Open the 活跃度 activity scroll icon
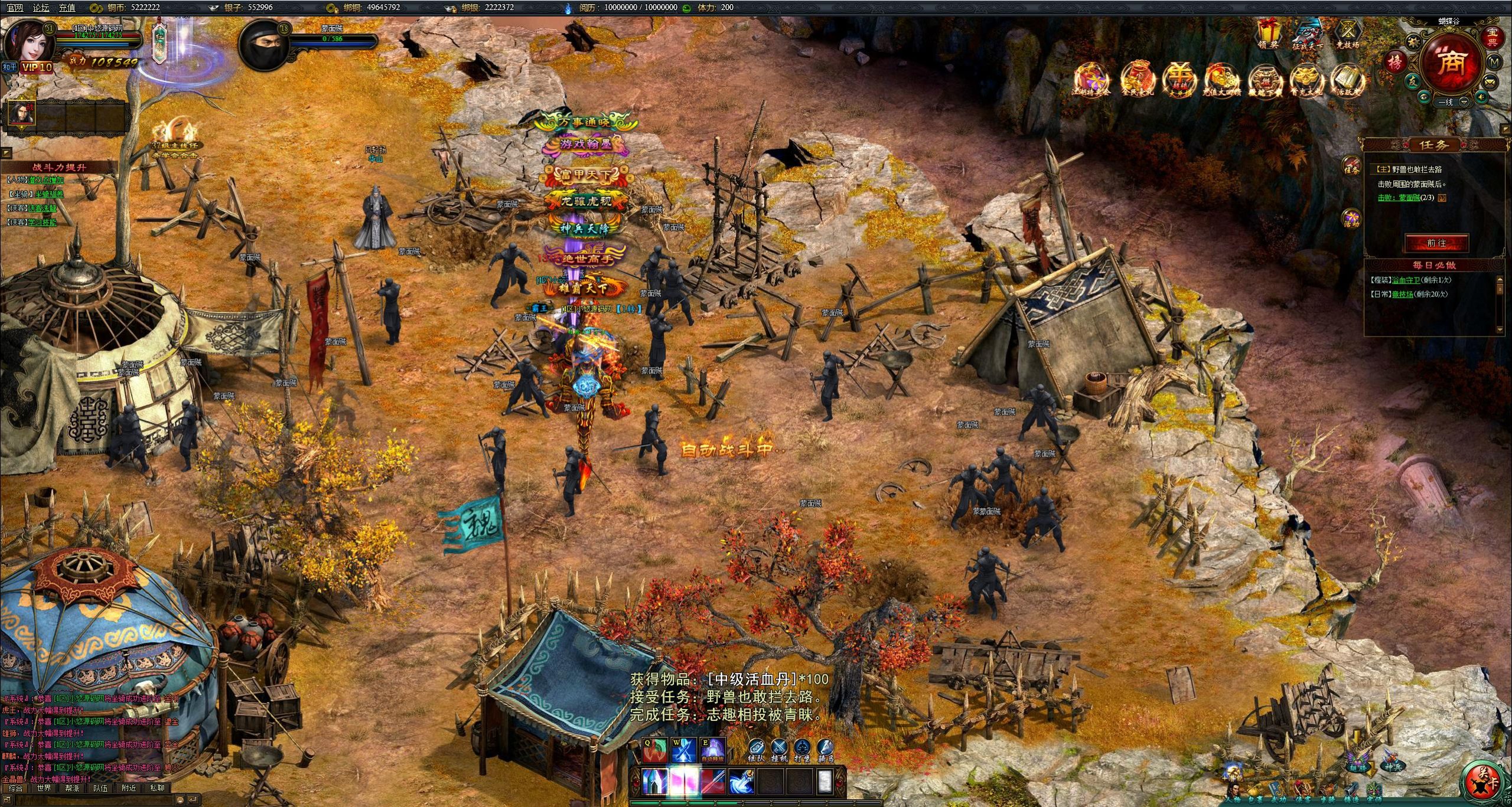Image resolution: width=1512 pixels, height=807 pixels. [x=1348, y=80]
